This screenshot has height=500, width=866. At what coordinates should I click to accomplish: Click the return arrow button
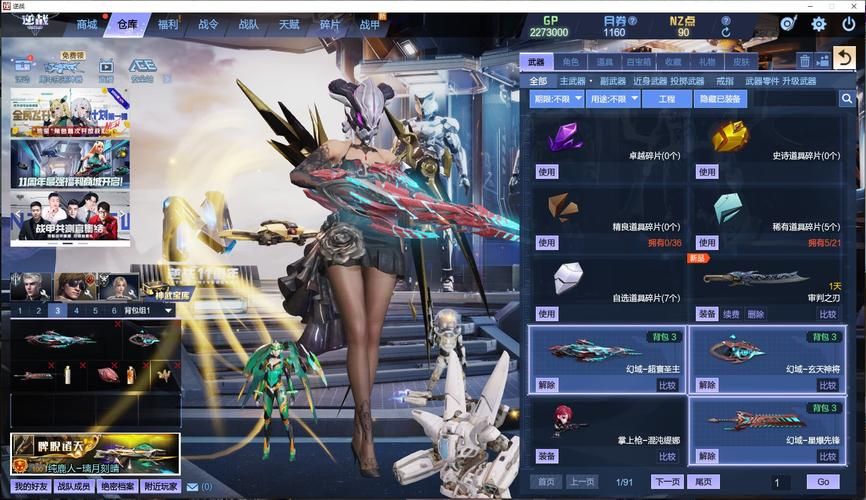845,58
